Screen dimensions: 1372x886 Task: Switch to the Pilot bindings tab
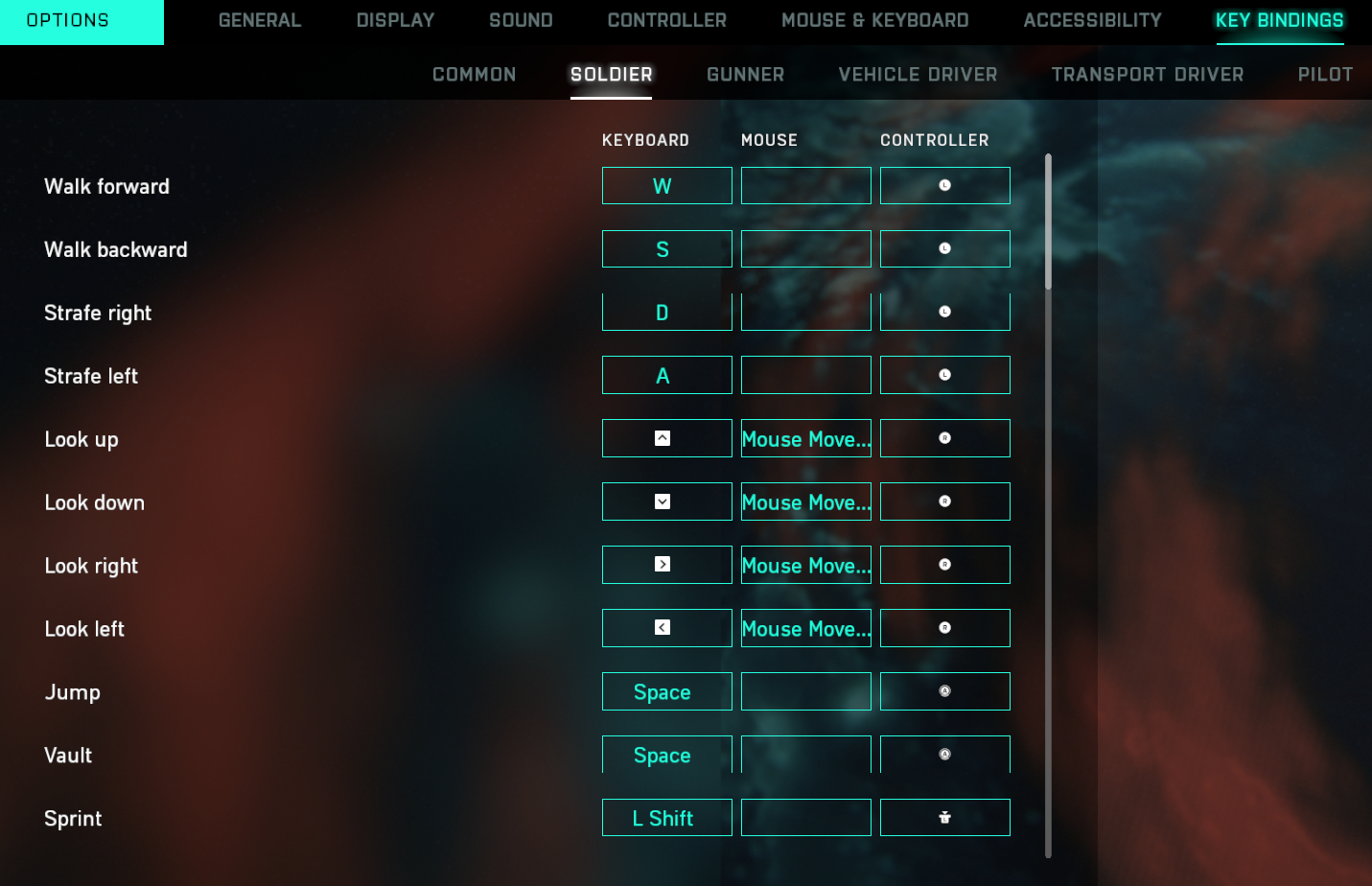(x=1325, y=75)
